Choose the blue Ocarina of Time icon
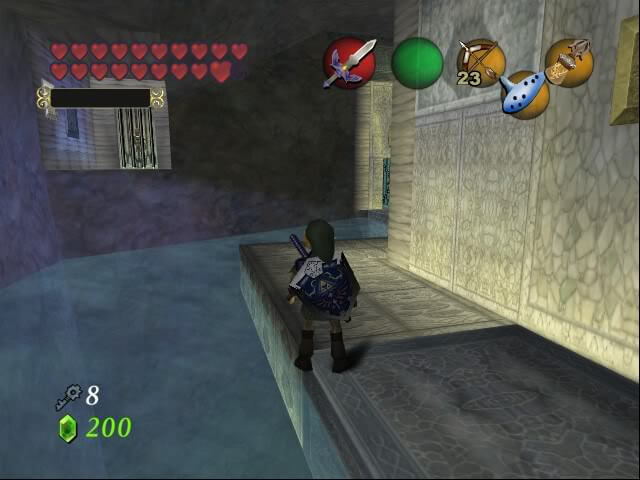Viewport: 640px width, 480px height. coord(524,93)
